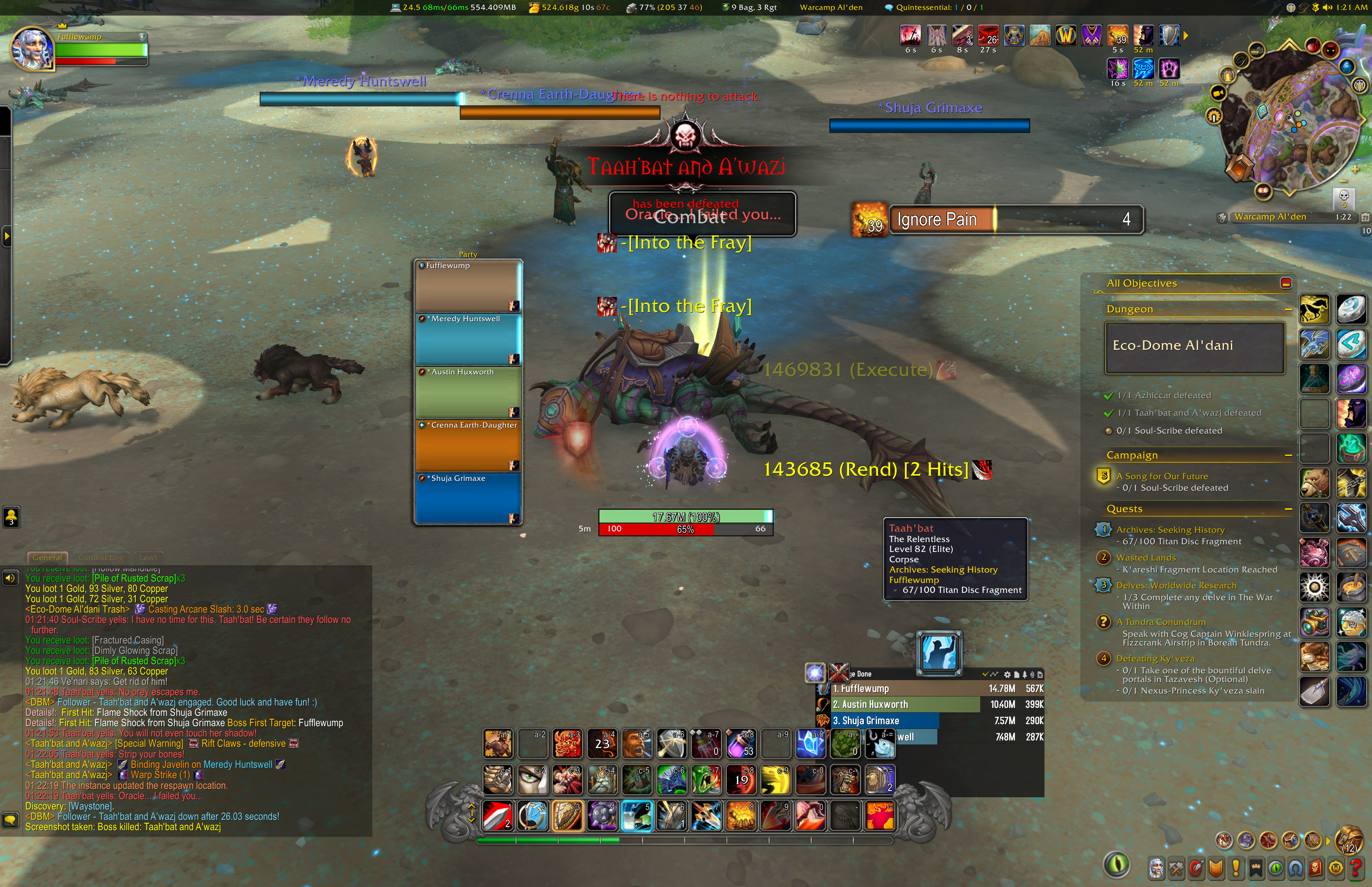Zoom out the minimap with minus button
This screenshot has width=1372, height=887.
point(1343,181)
